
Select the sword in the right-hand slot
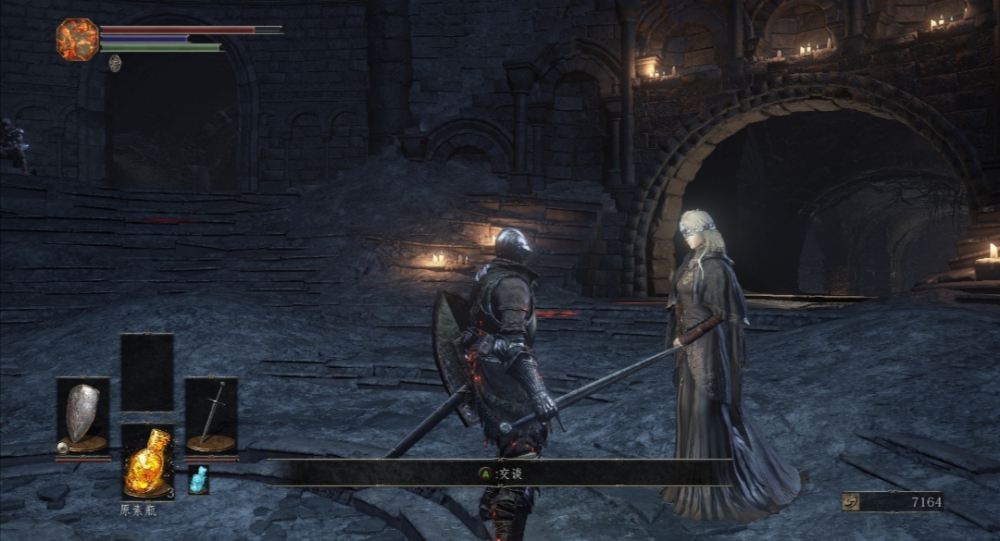(211, 415)
